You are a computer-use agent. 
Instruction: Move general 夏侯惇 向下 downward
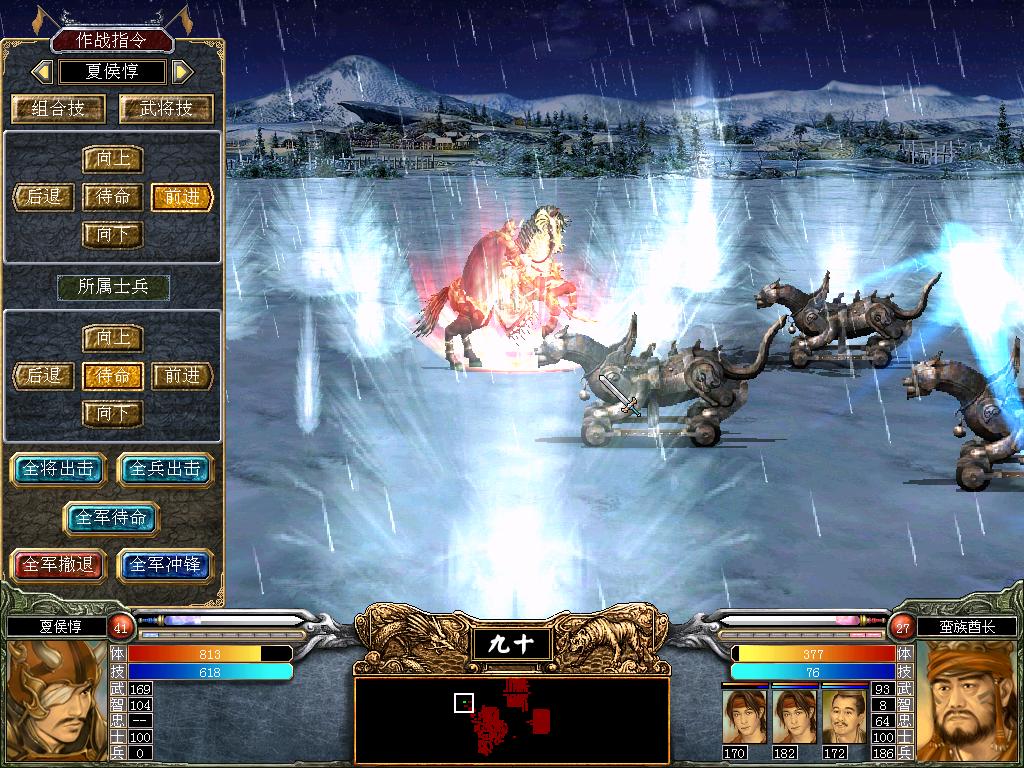(113, 235)
